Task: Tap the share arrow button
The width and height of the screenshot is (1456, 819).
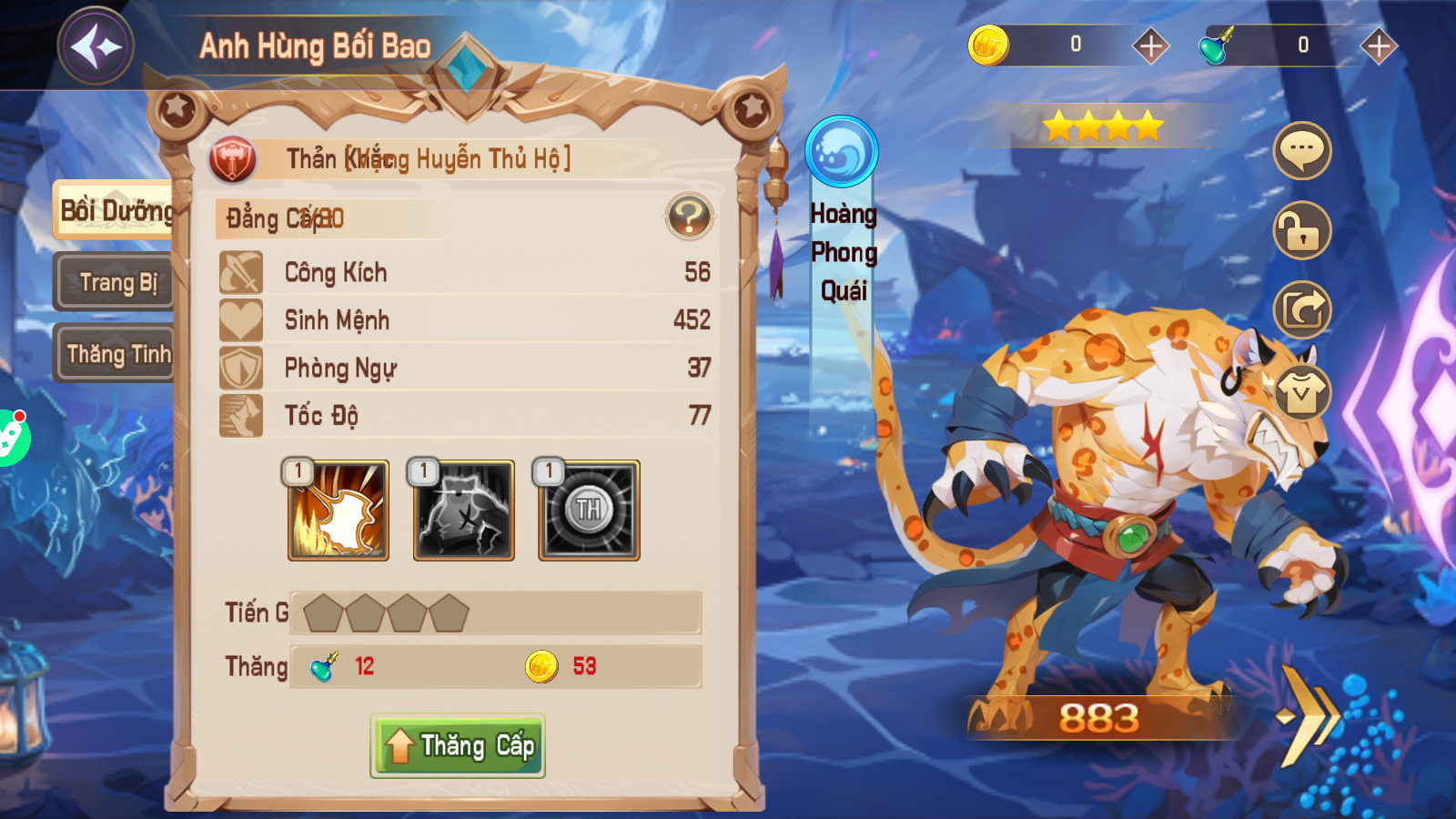Action: (1301, 310)
